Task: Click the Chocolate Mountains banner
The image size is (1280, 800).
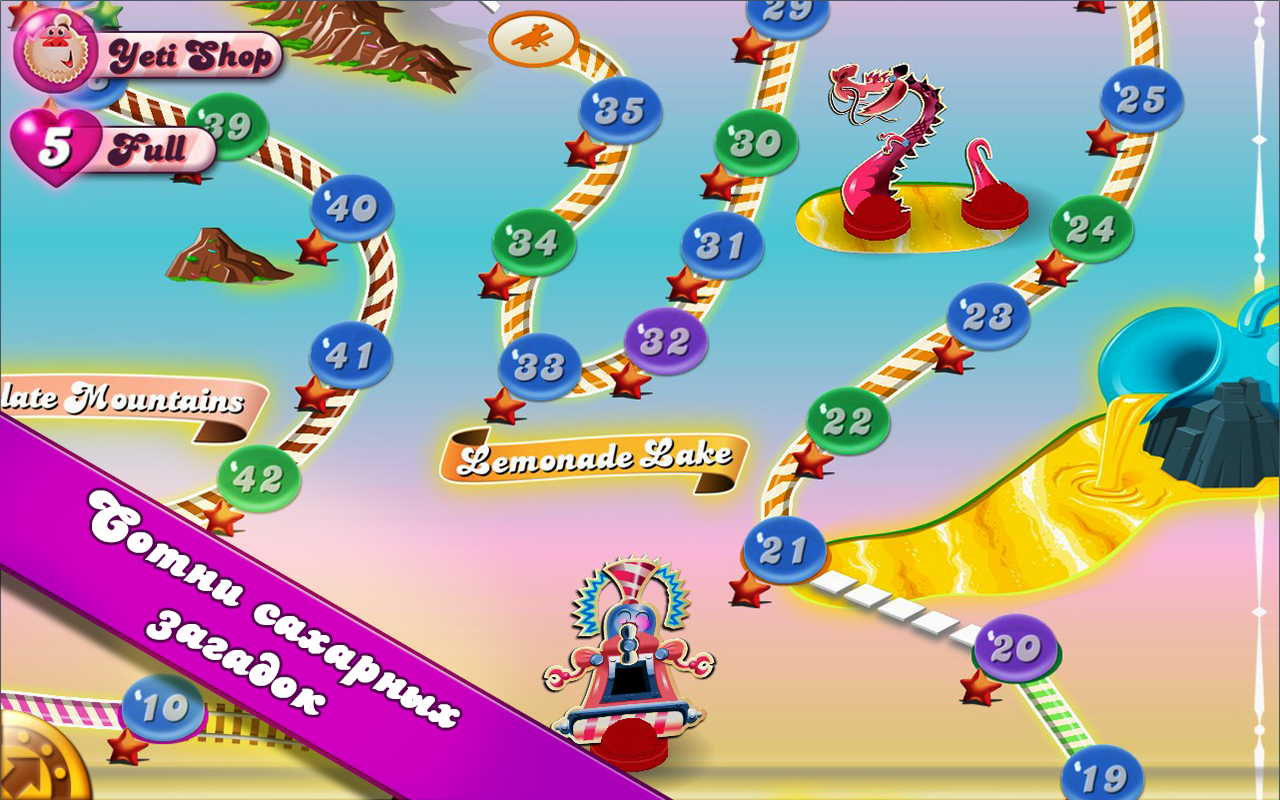Action: pos(125,398)
